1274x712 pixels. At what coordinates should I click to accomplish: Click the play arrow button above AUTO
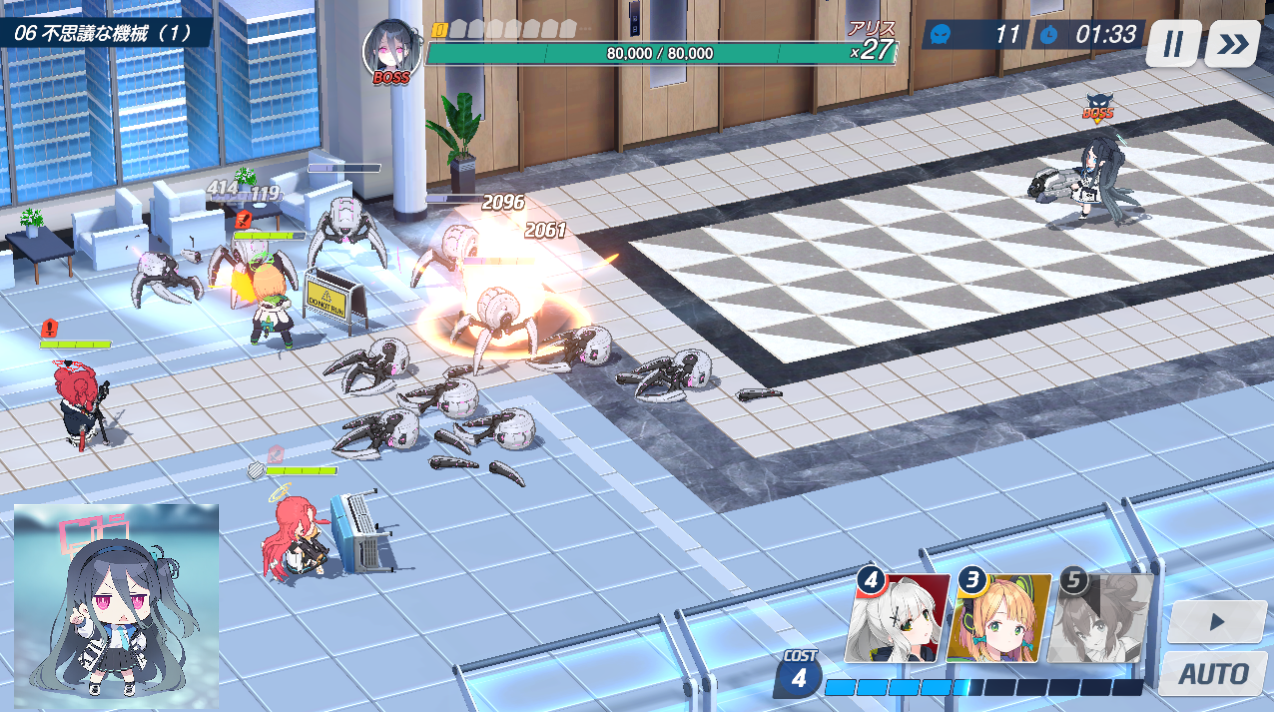(x=1216, y=622)
